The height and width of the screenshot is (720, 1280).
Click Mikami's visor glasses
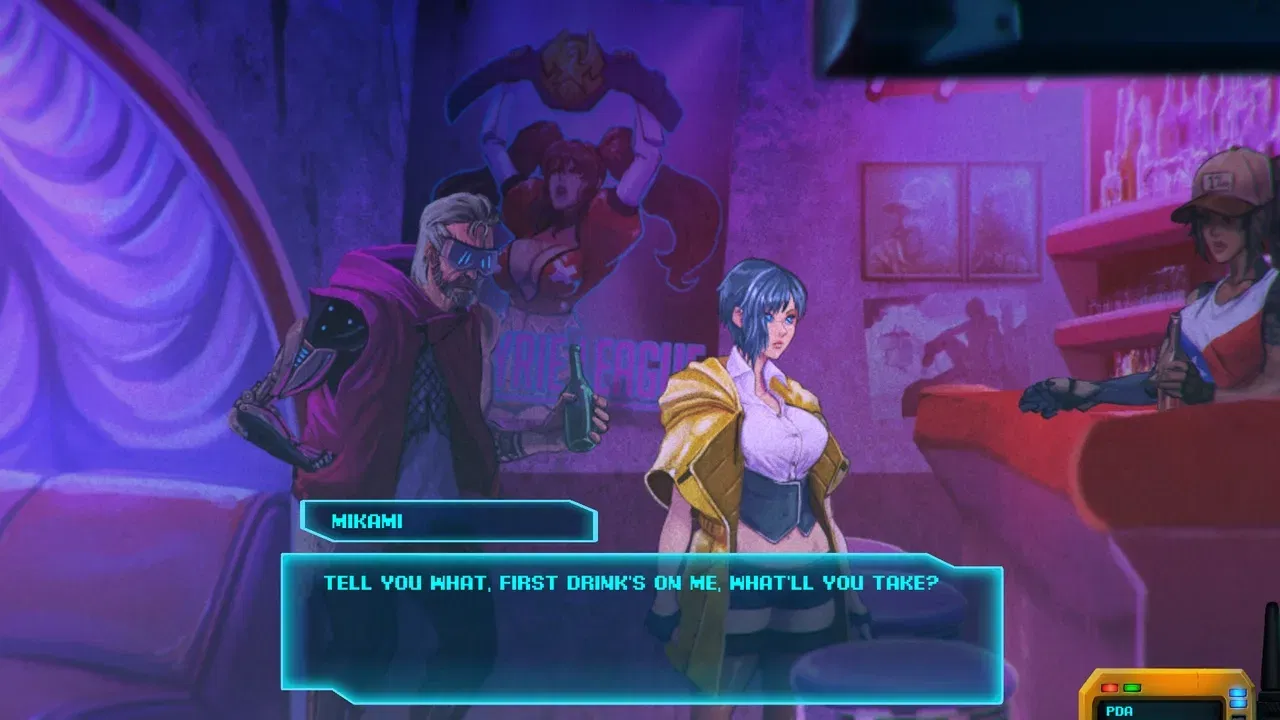[478, 258]
